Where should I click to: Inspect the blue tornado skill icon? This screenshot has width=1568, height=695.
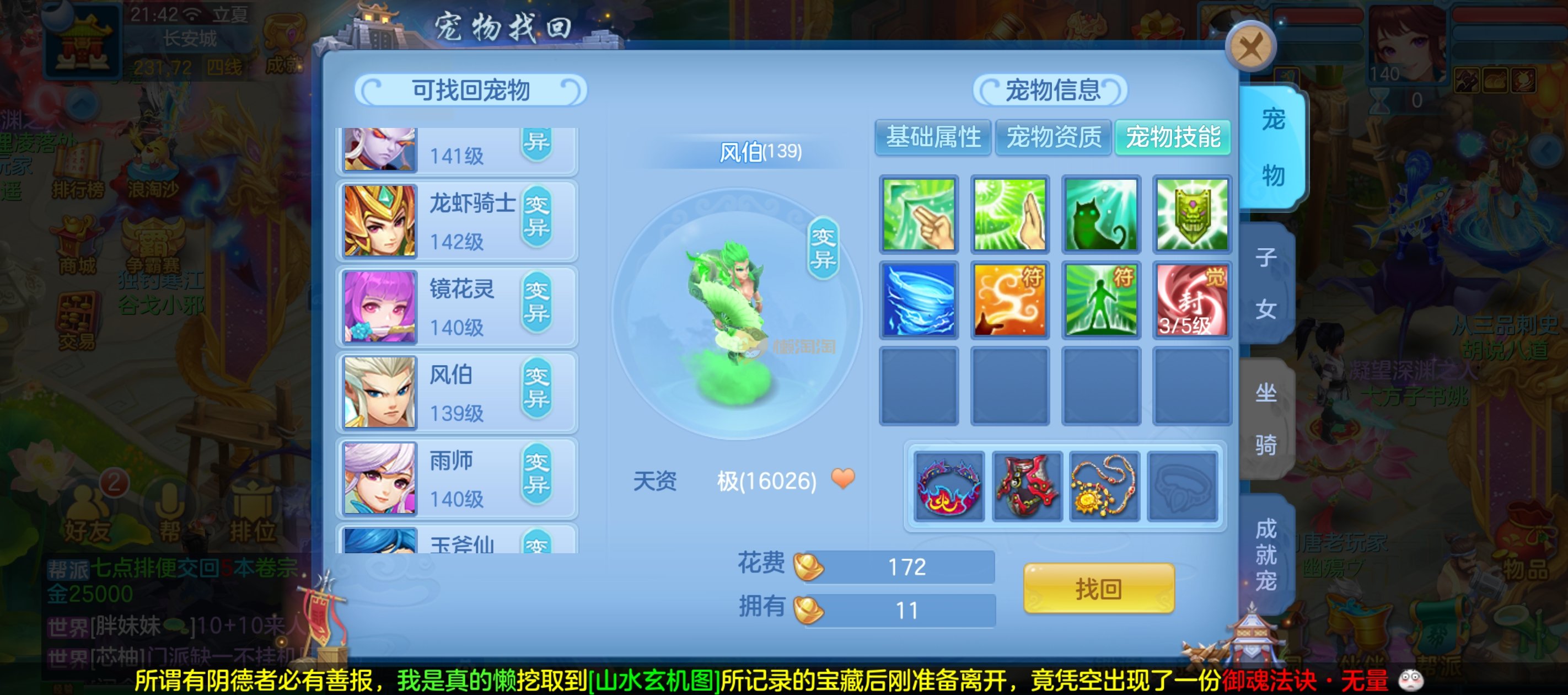pos(919,300)
